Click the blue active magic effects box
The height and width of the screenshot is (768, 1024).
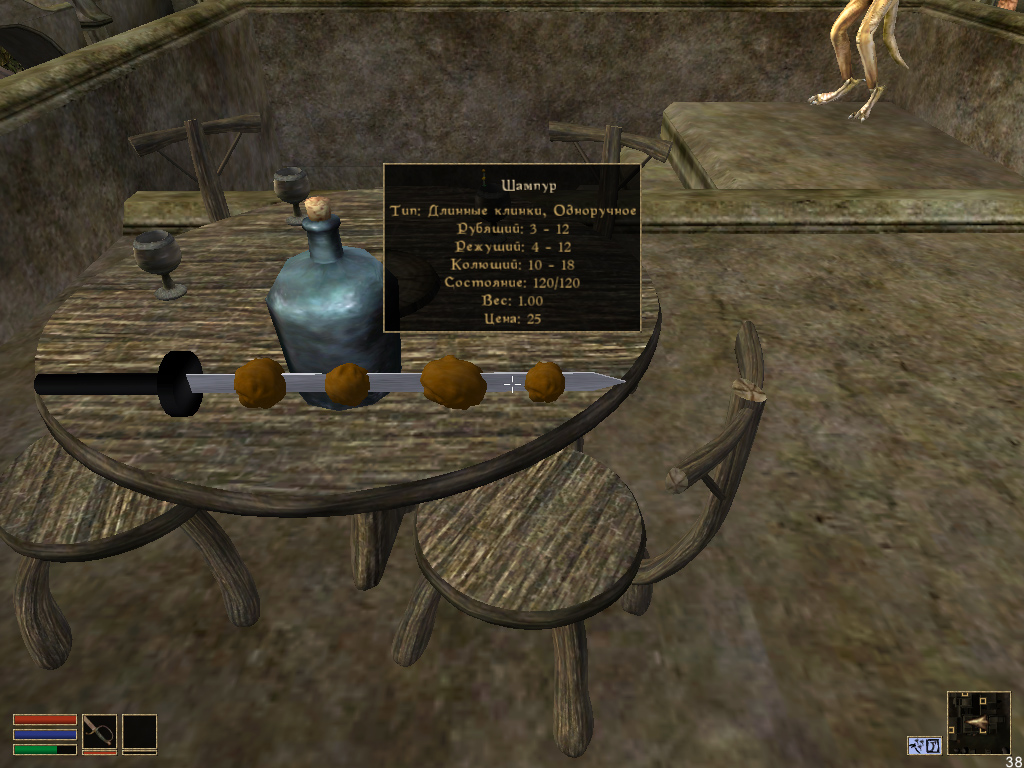tap(925, 745)
